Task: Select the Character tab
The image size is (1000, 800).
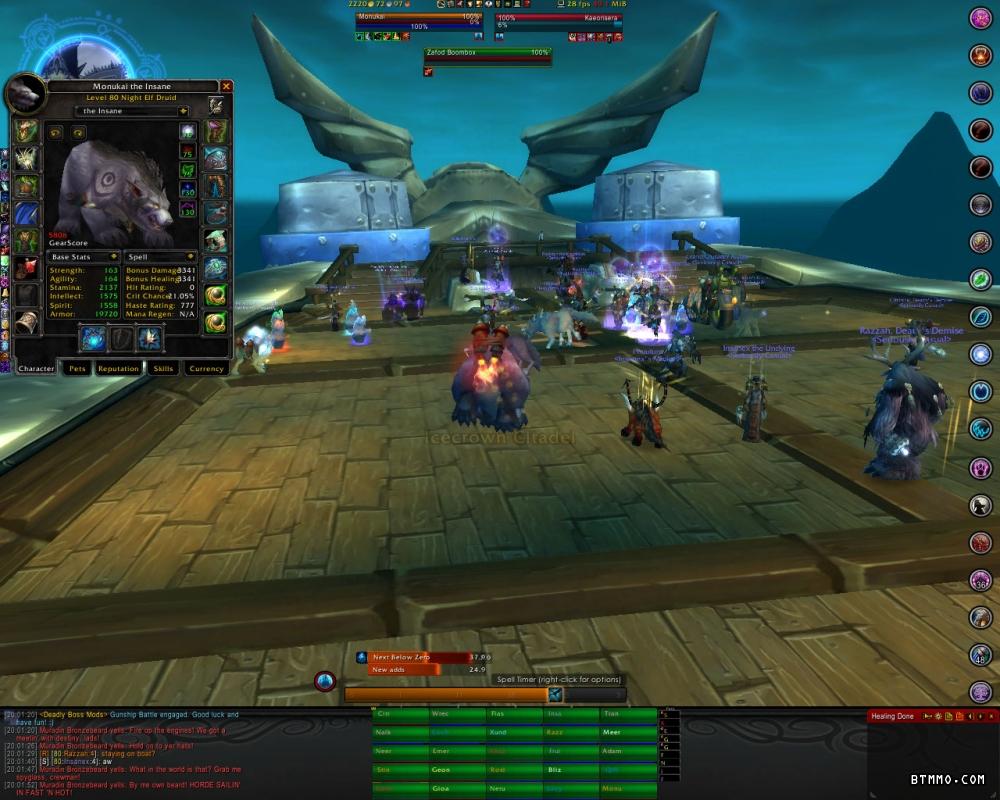Action: coord(36,368)
